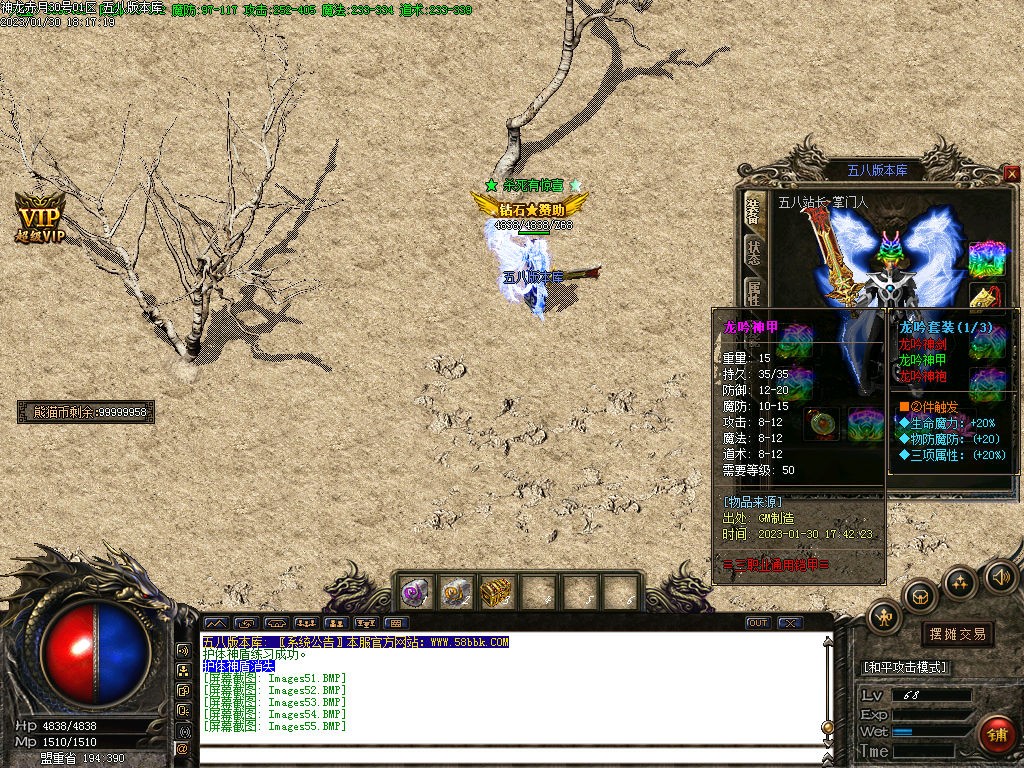1024x768 pixels.
Task: Select the round green charm equipment slot
Action: [821, 422]
